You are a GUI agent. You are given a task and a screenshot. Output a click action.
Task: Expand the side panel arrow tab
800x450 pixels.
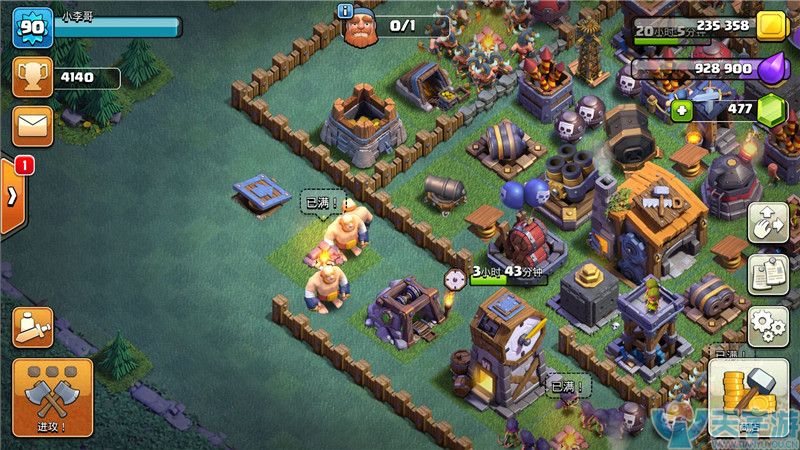point(11,197)
